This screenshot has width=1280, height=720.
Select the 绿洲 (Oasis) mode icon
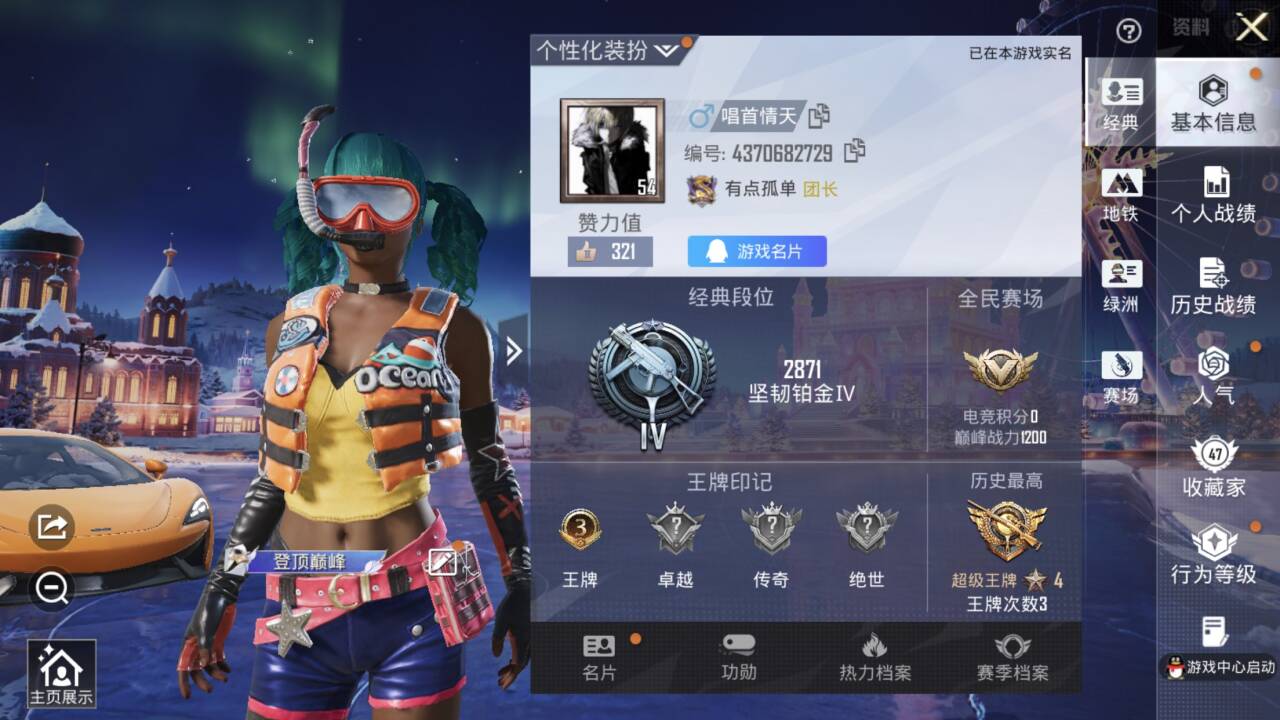click(1122, 278)
